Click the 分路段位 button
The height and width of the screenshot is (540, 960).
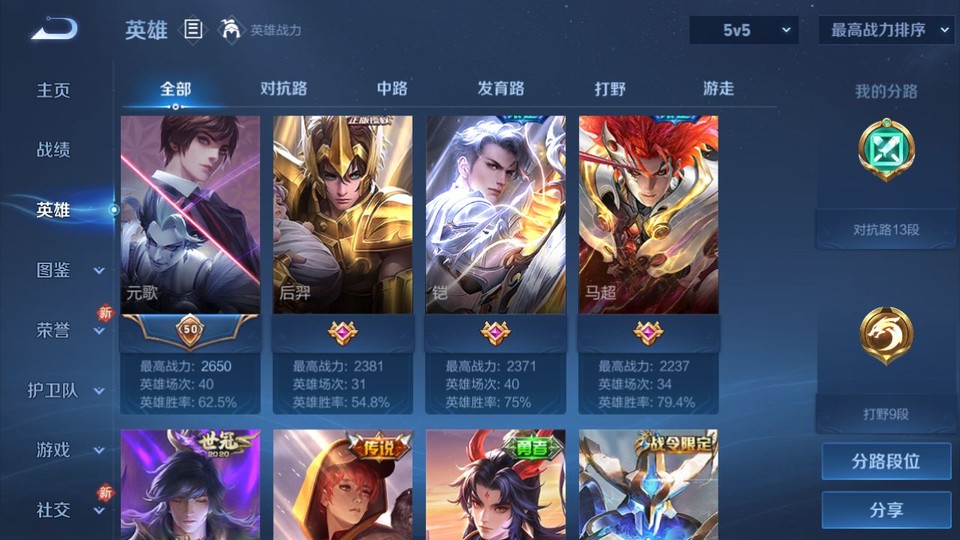pyautogui.click(x=886, y=462)
